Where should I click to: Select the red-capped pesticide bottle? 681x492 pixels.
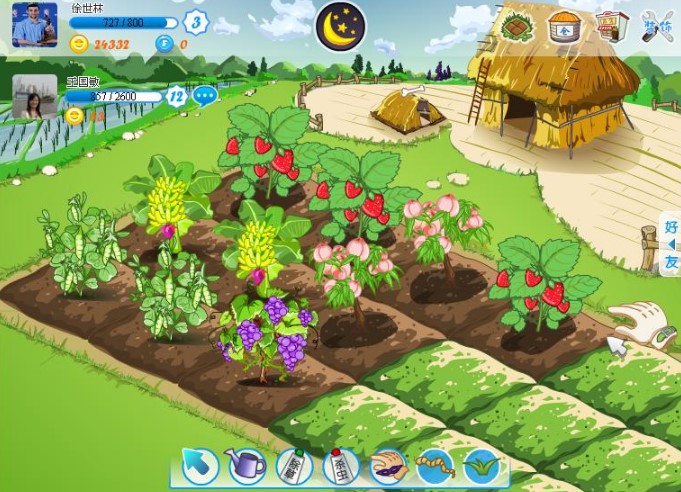pos(340,466)
